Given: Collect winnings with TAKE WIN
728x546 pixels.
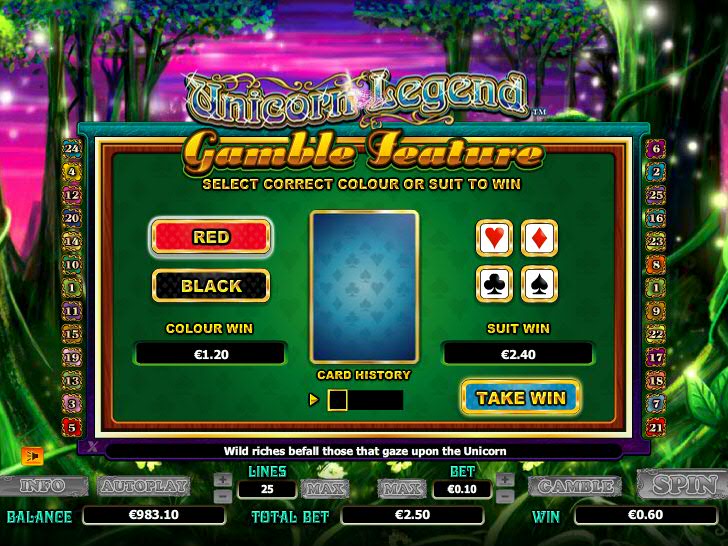Looking at the screenshot, I should (x=520, y=397).
